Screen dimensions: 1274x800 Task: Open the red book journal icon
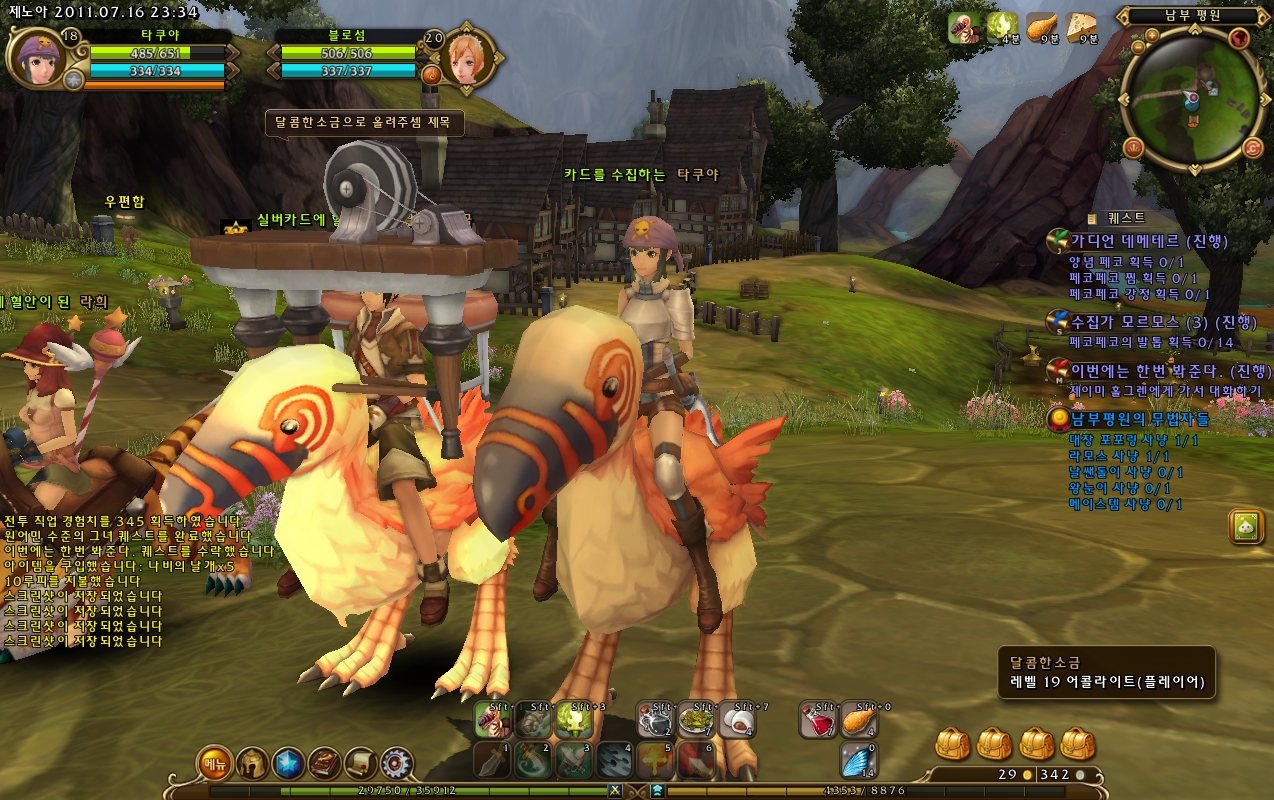324,764
